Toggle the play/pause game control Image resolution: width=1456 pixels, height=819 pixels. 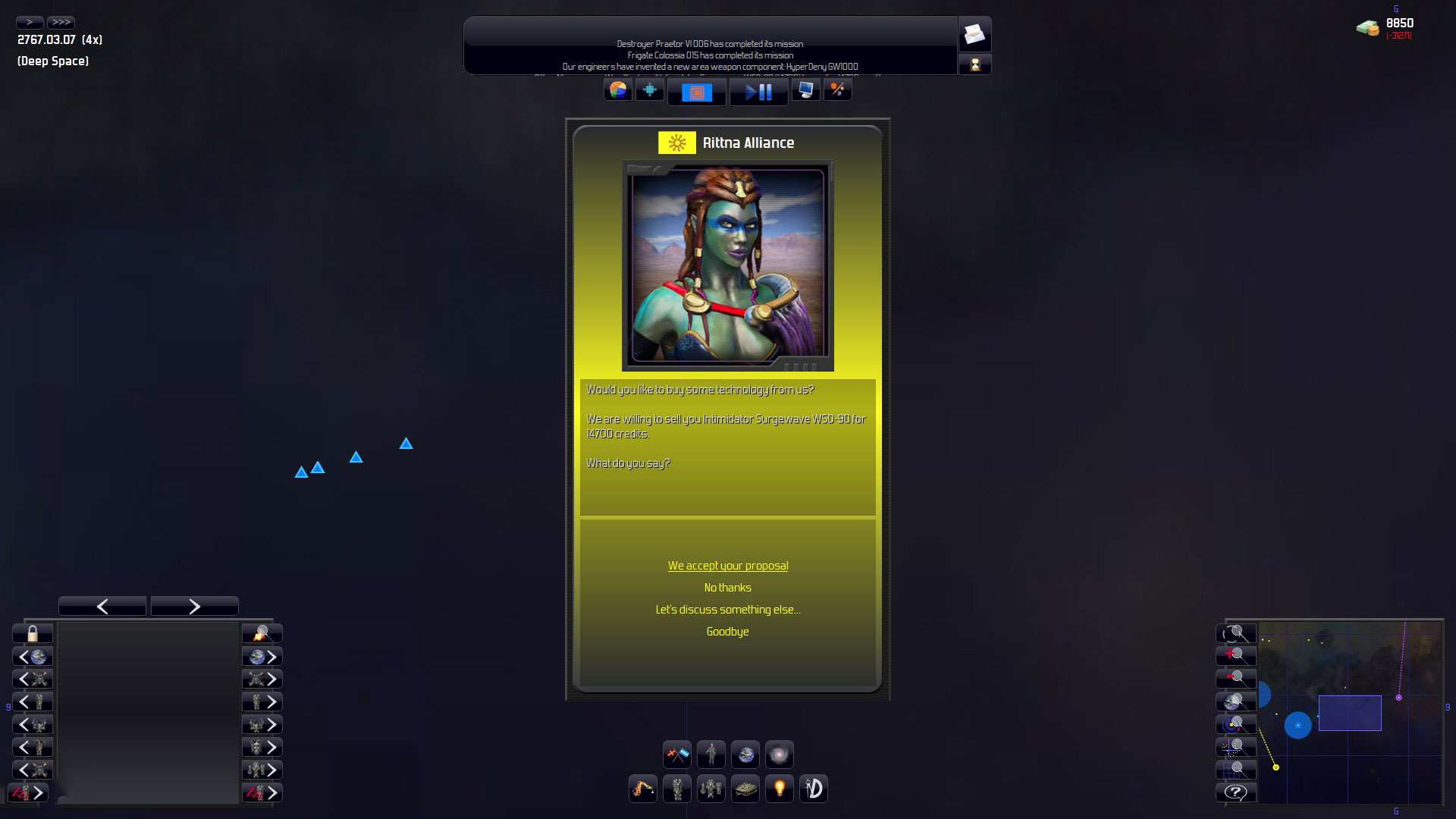[758, 92]
